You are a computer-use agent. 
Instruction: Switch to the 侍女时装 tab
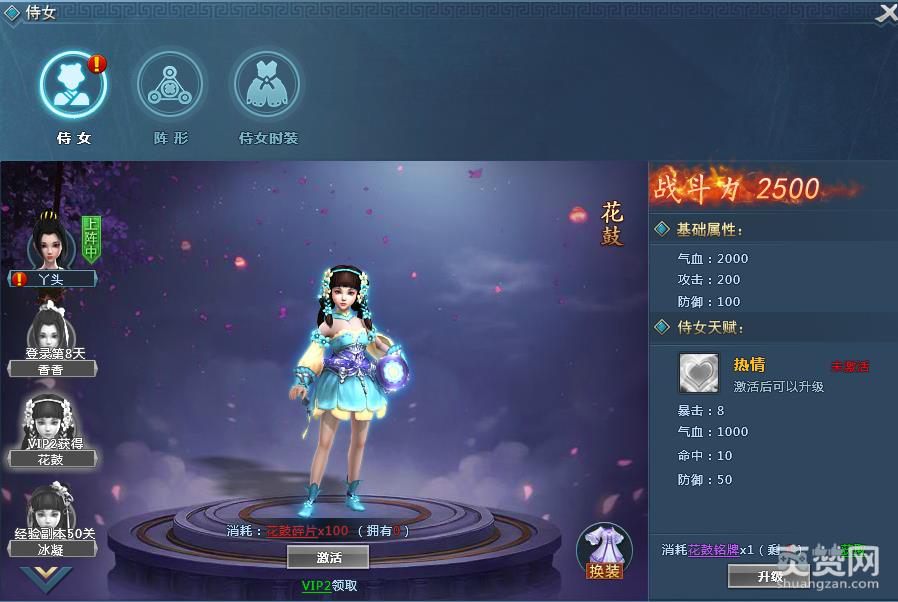[267, 84]
